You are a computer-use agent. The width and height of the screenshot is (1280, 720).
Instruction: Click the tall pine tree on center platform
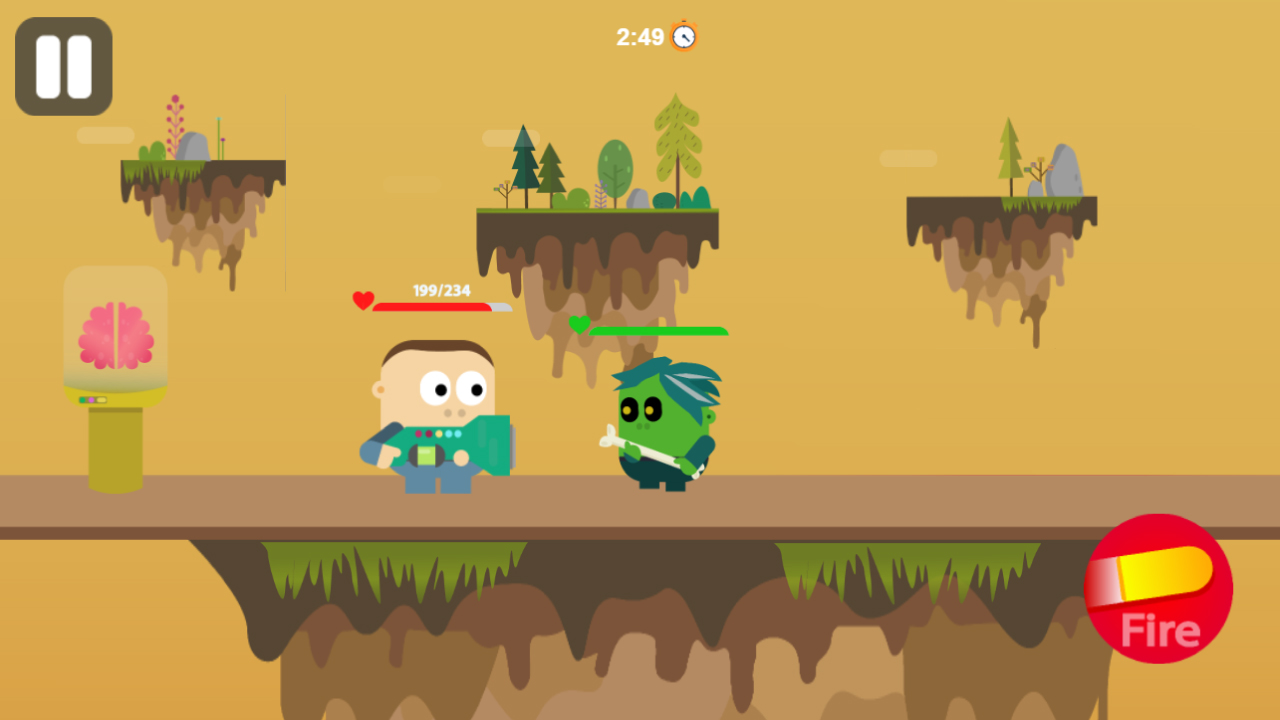676,140
